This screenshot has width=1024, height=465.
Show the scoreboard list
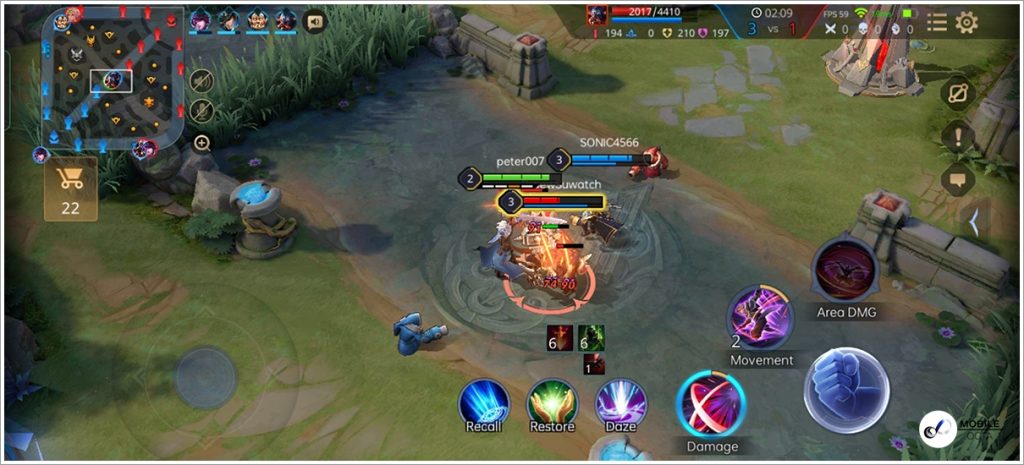pos(936,22)
